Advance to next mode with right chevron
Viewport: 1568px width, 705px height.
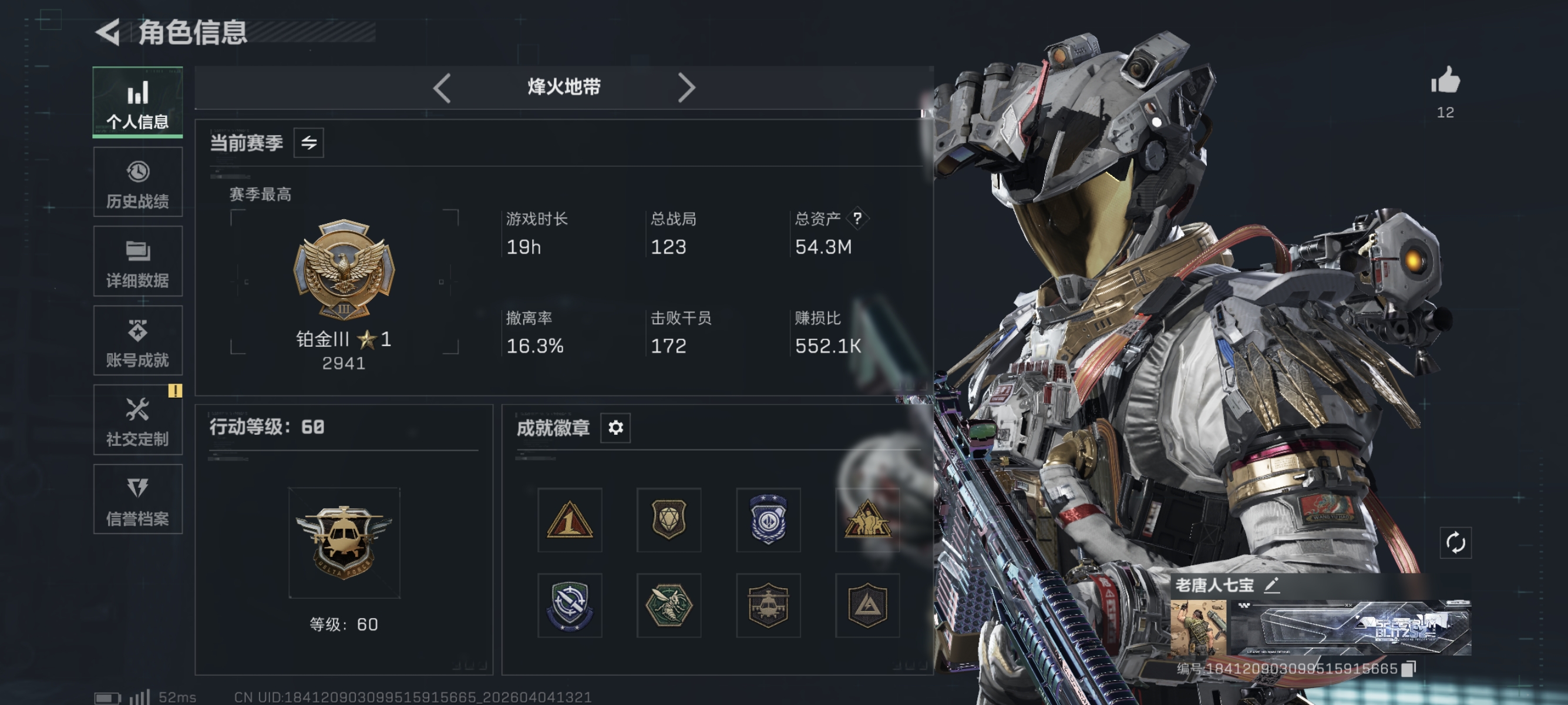click(x=687, y=87)
